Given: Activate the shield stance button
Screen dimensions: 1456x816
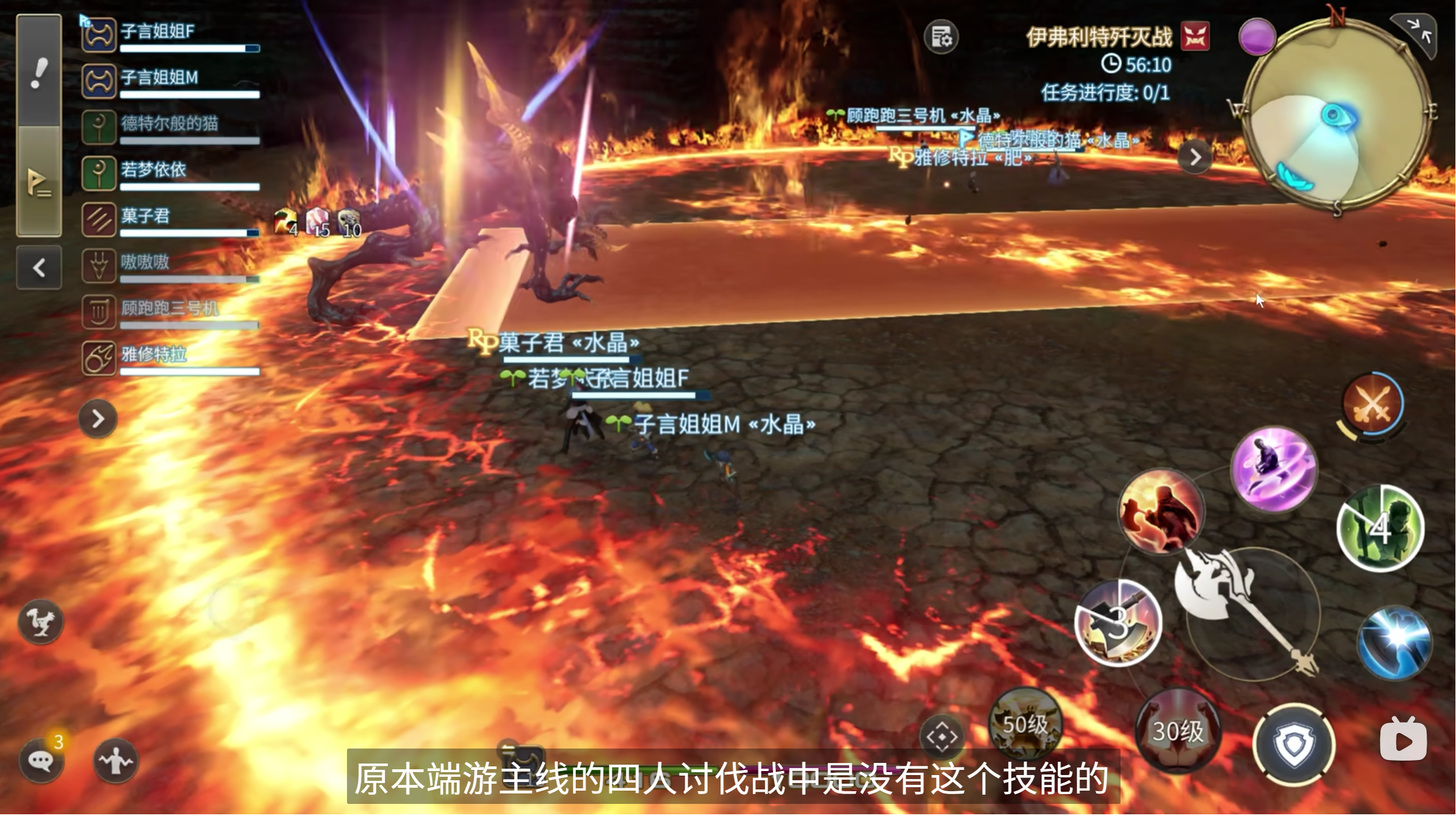Looking at the screenshot, I should (1294, 744).
